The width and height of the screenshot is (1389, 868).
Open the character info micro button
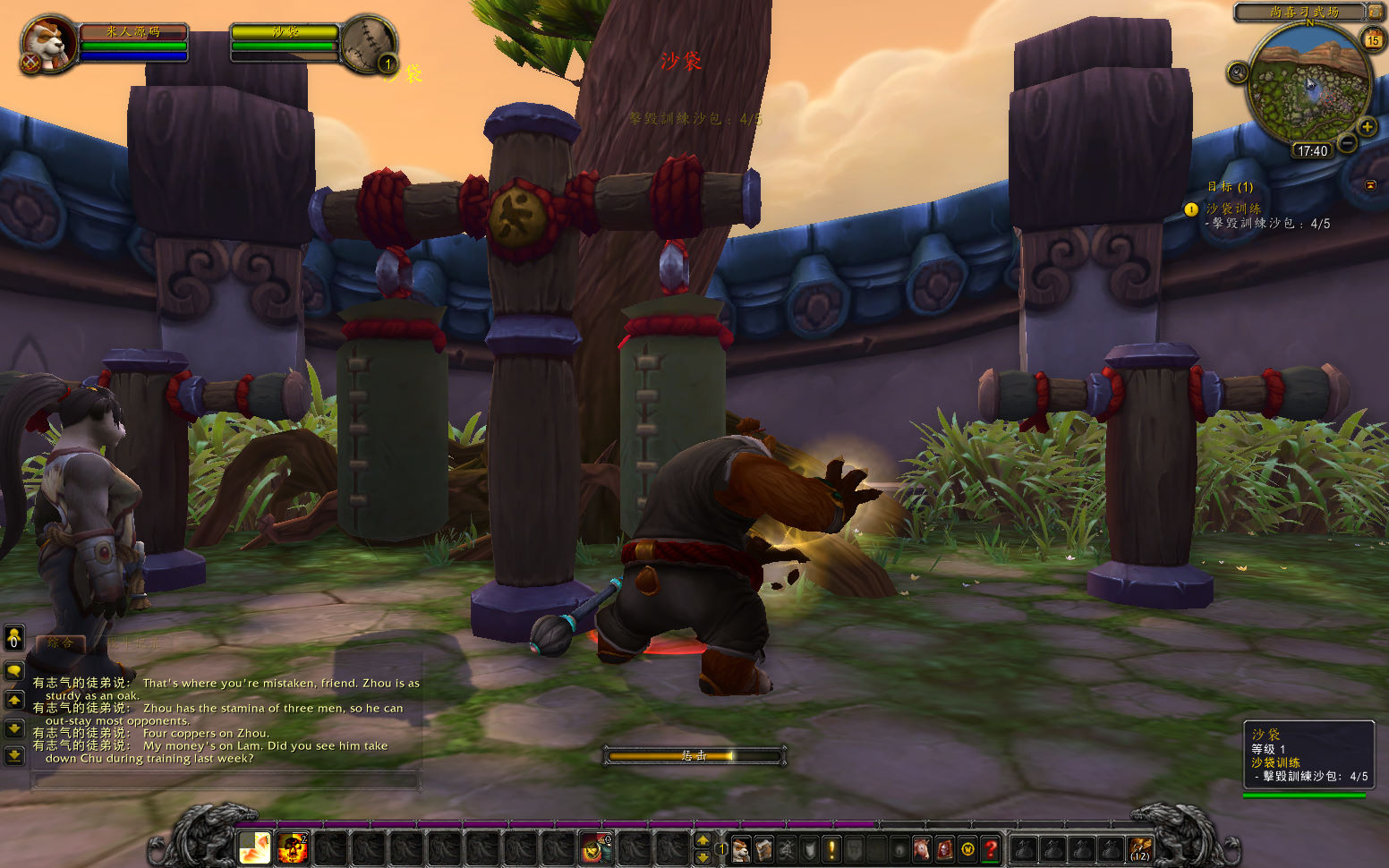(741, 848)
